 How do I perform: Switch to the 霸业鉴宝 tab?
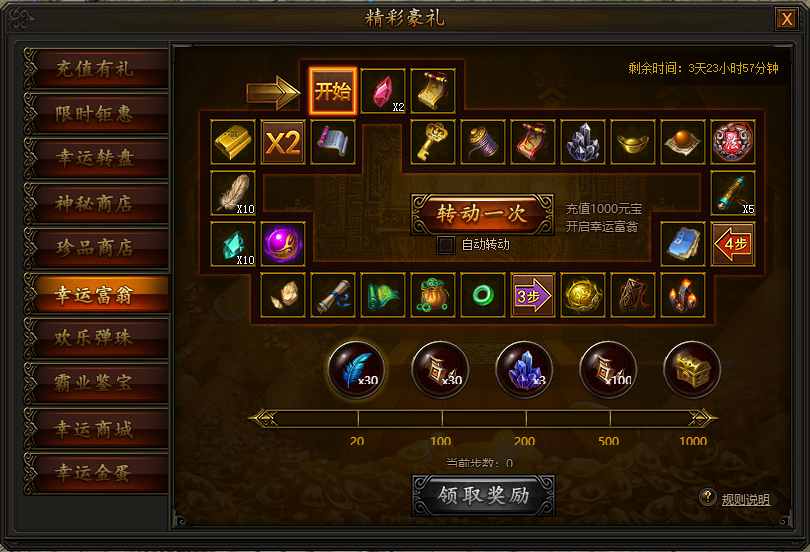(x=95, y=381)
